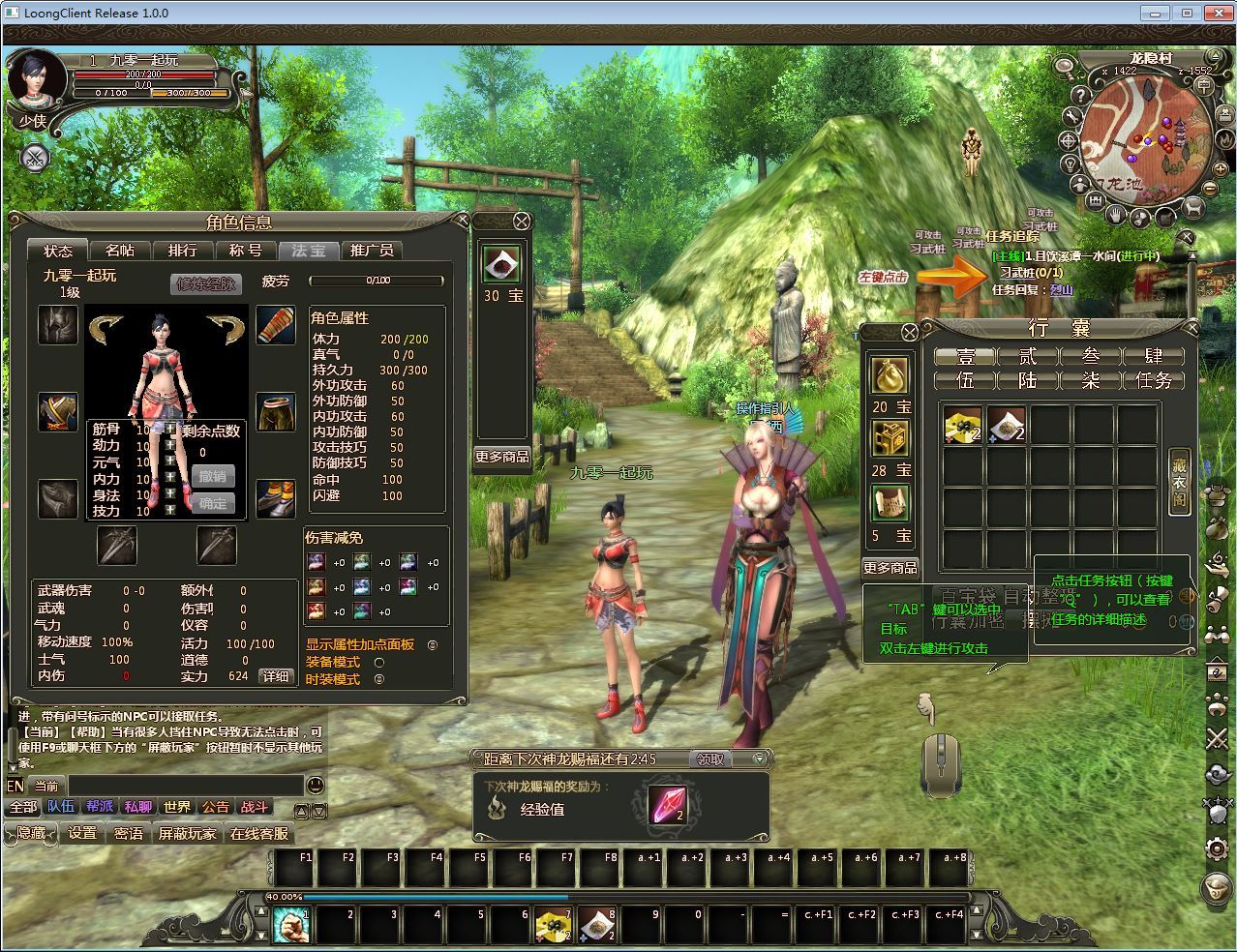
Task: Open 在线客服 online support
Action: point(258,833)
